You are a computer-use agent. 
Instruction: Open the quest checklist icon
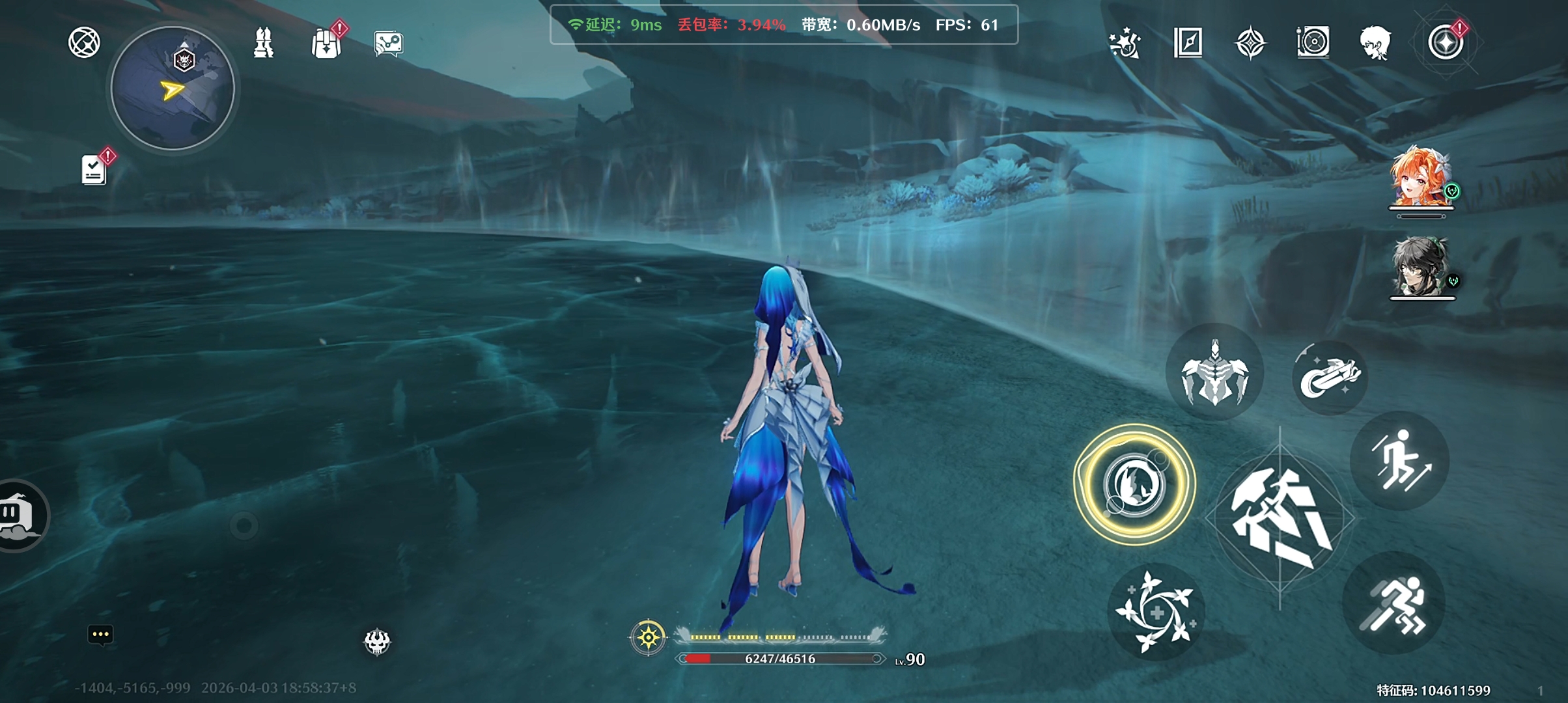(94, 170)
